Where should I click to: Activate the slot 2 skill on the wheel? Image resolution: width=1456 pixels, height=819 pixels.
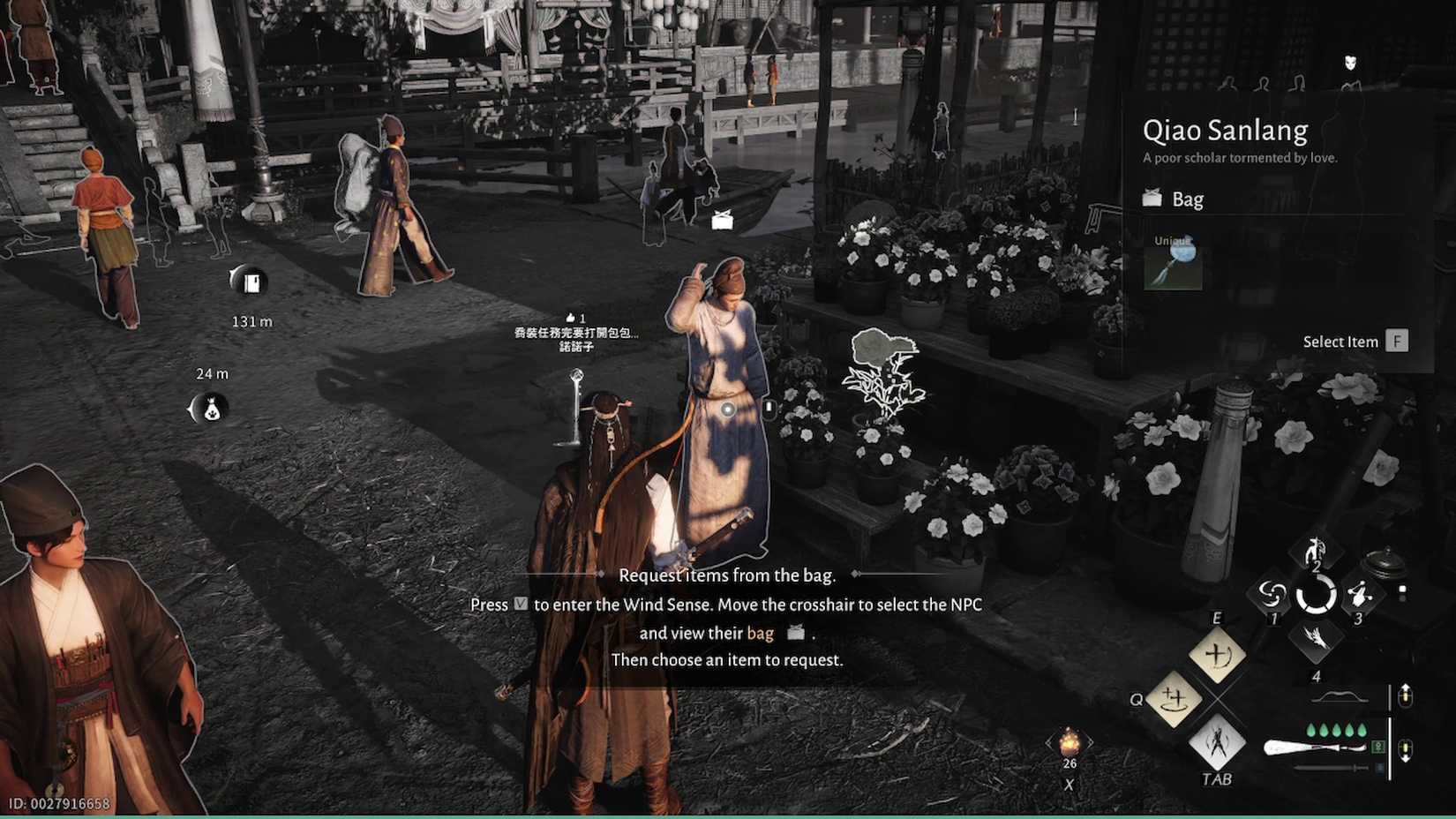click(x=1314, y=552)
